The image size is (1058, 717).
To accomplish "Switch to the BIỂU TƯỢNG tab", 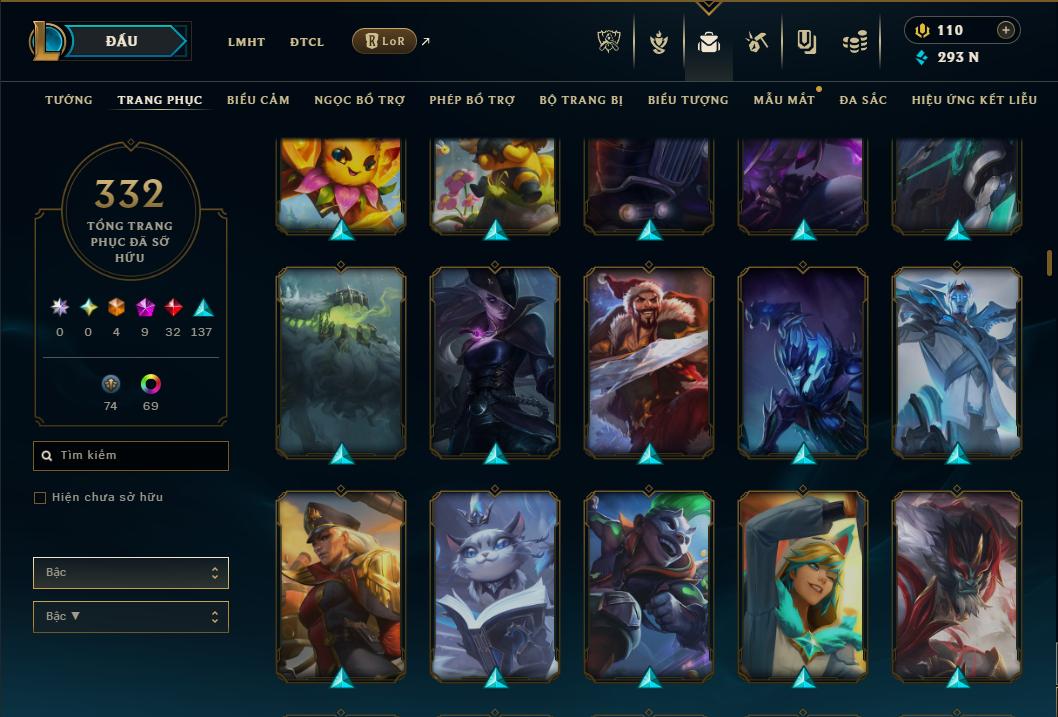I will point(688,100).
